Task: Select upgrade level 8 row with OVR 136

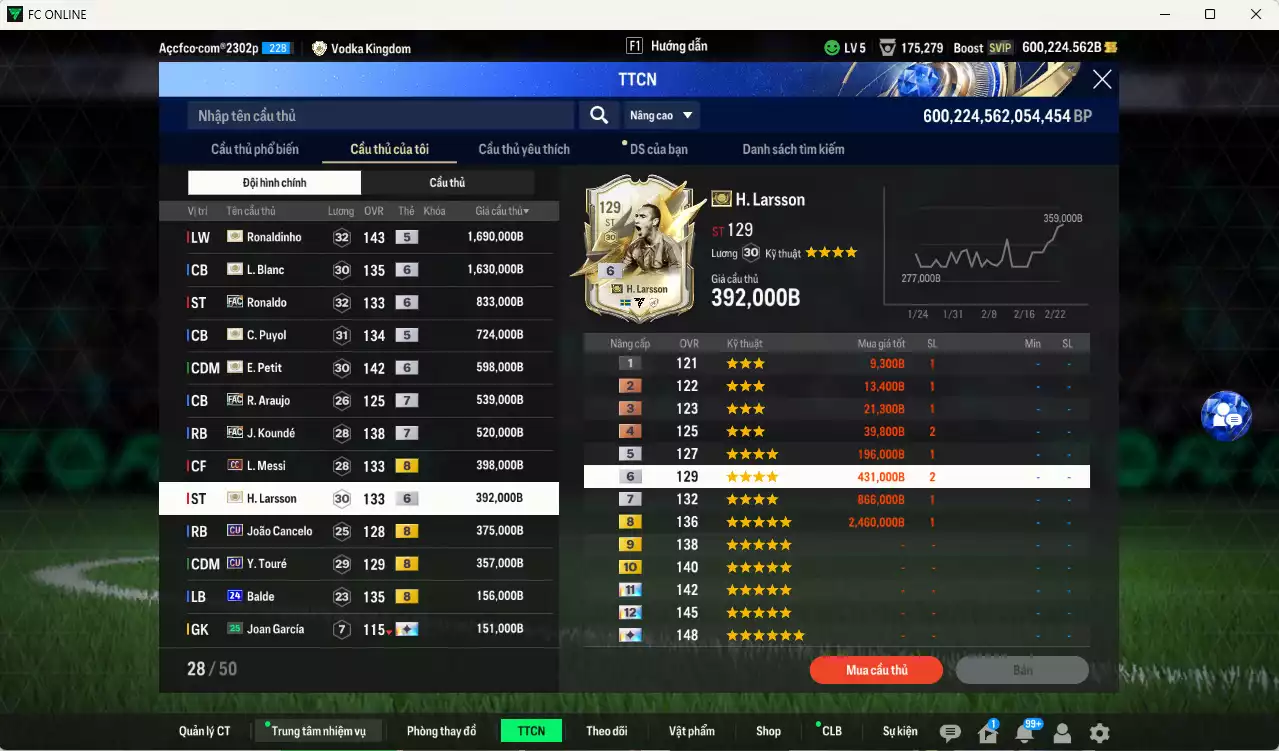Action: [836, 522]
